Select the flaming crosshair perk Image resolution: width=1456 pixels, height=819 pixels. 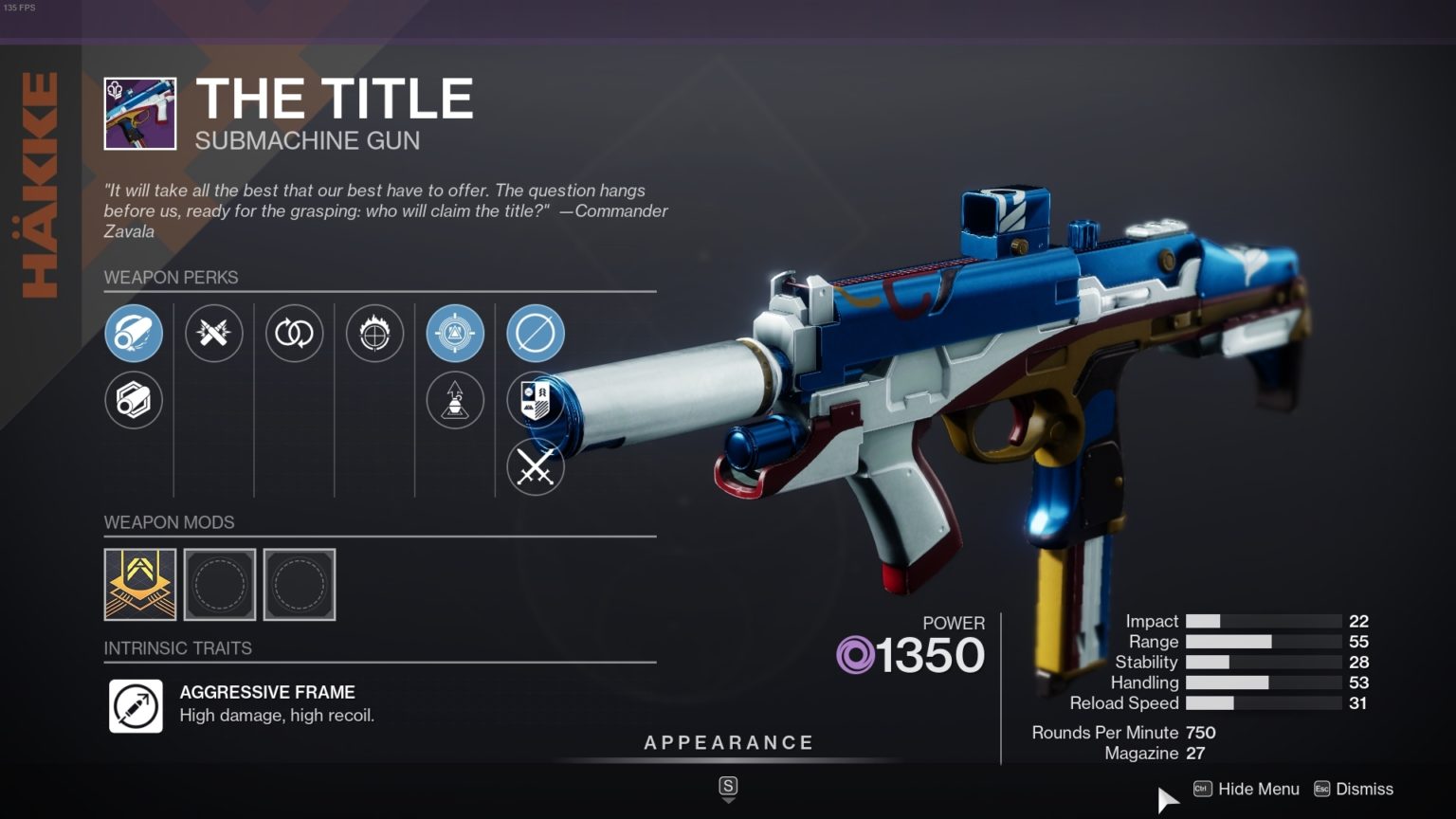[x=375, y=334]
